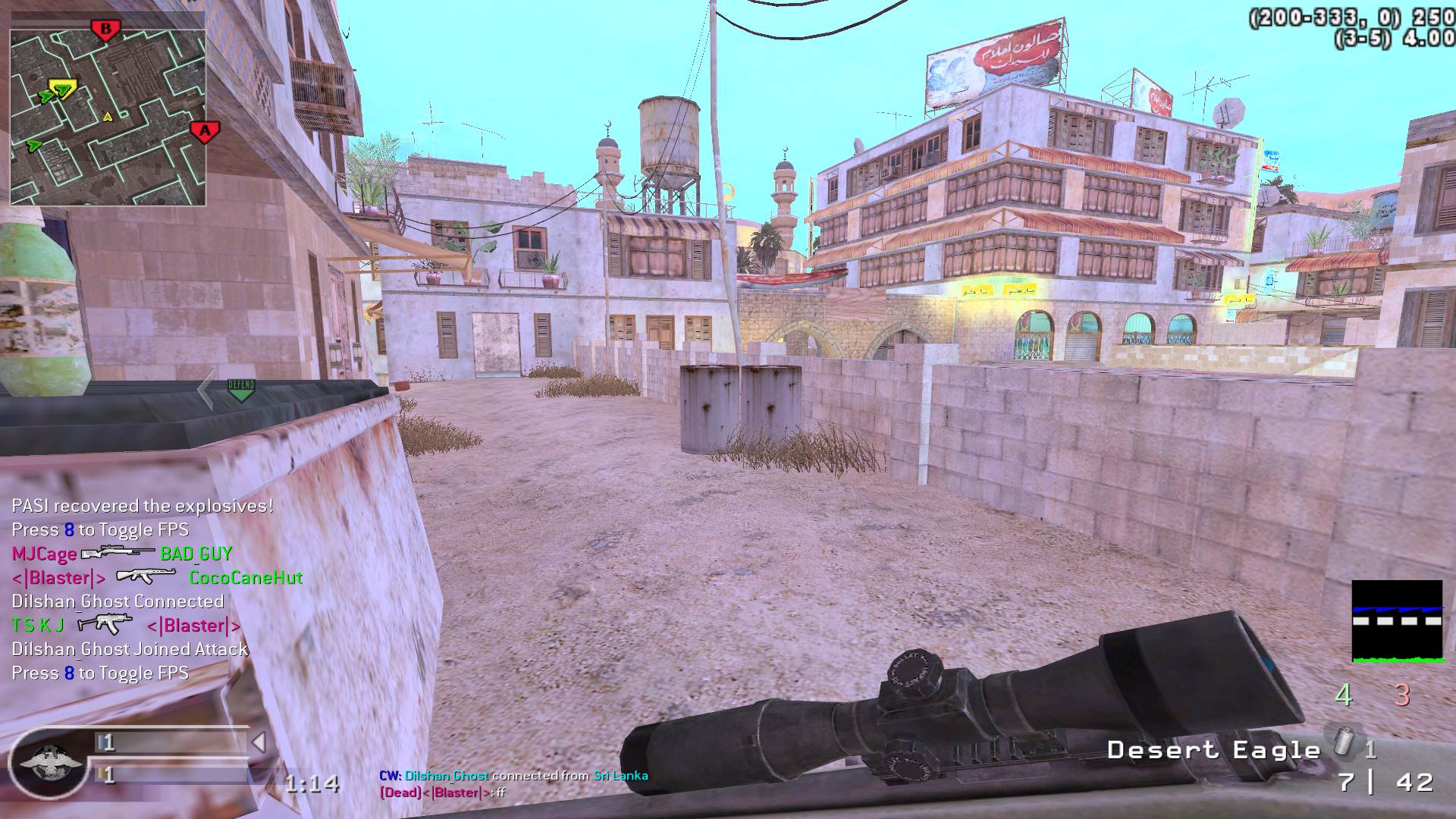The width and height of the screenshot is (1456, 819).
Task: Click the Blaster 'ff' chat message
Action: [x=442, y=792]
